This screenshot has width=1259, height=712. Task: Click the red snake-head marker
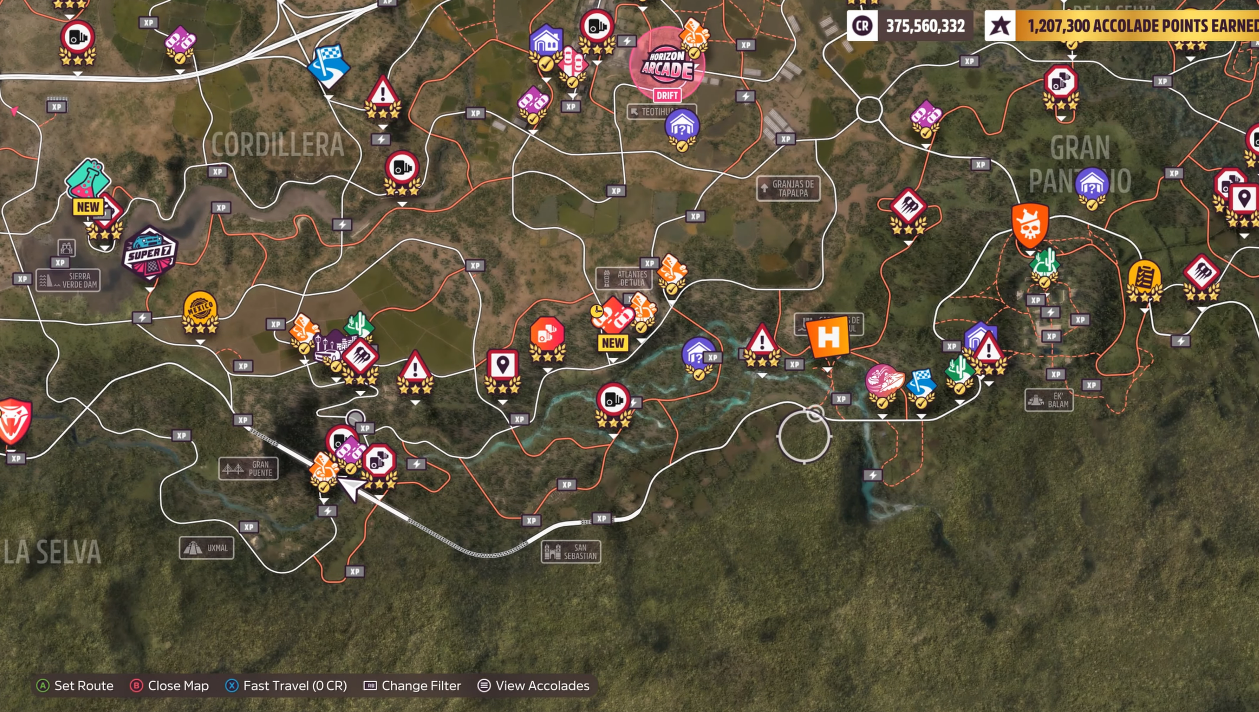[x=14, y=420]
